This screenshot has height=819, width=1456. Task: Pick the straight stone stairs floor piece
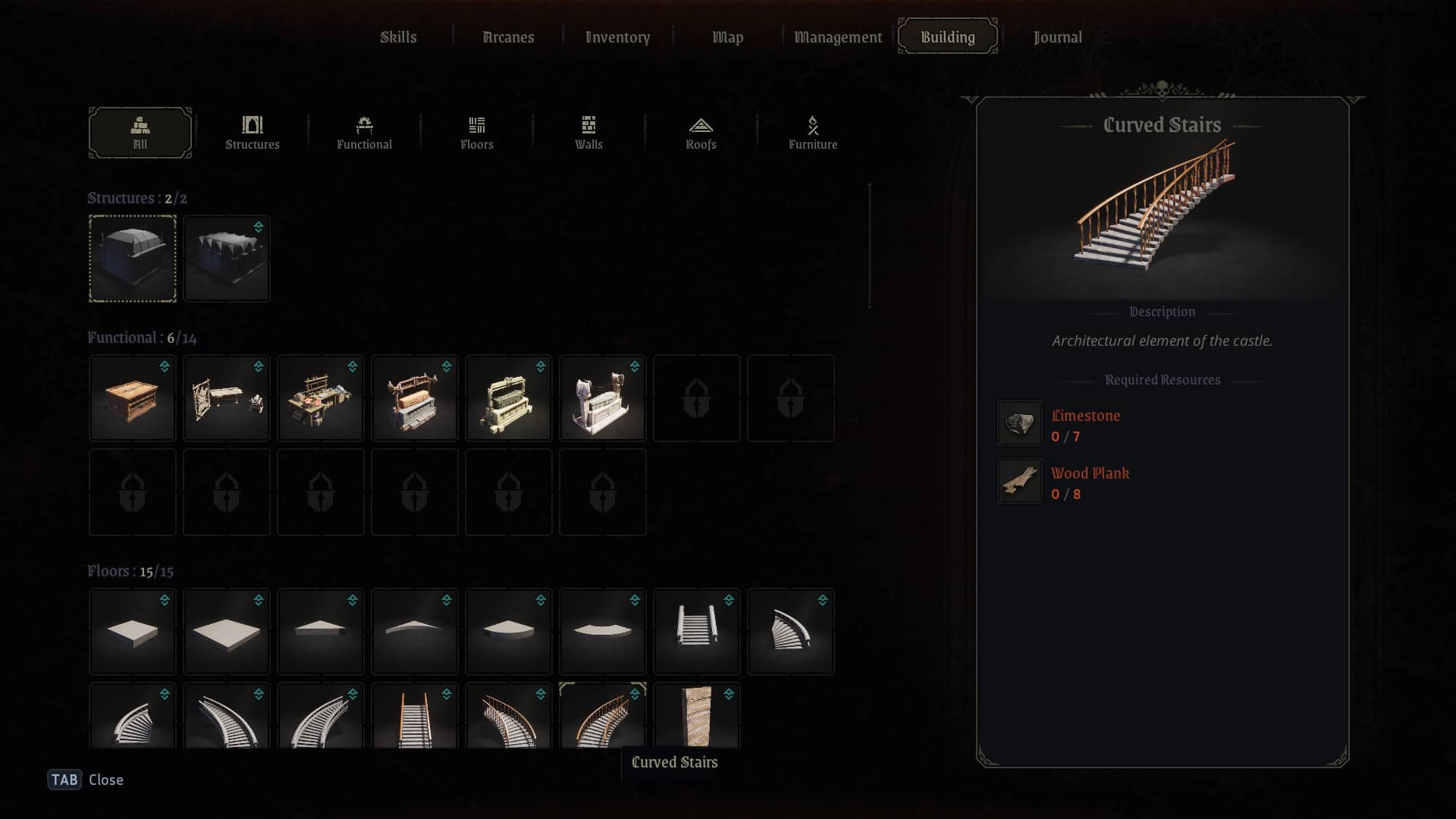tap(696, 631)
